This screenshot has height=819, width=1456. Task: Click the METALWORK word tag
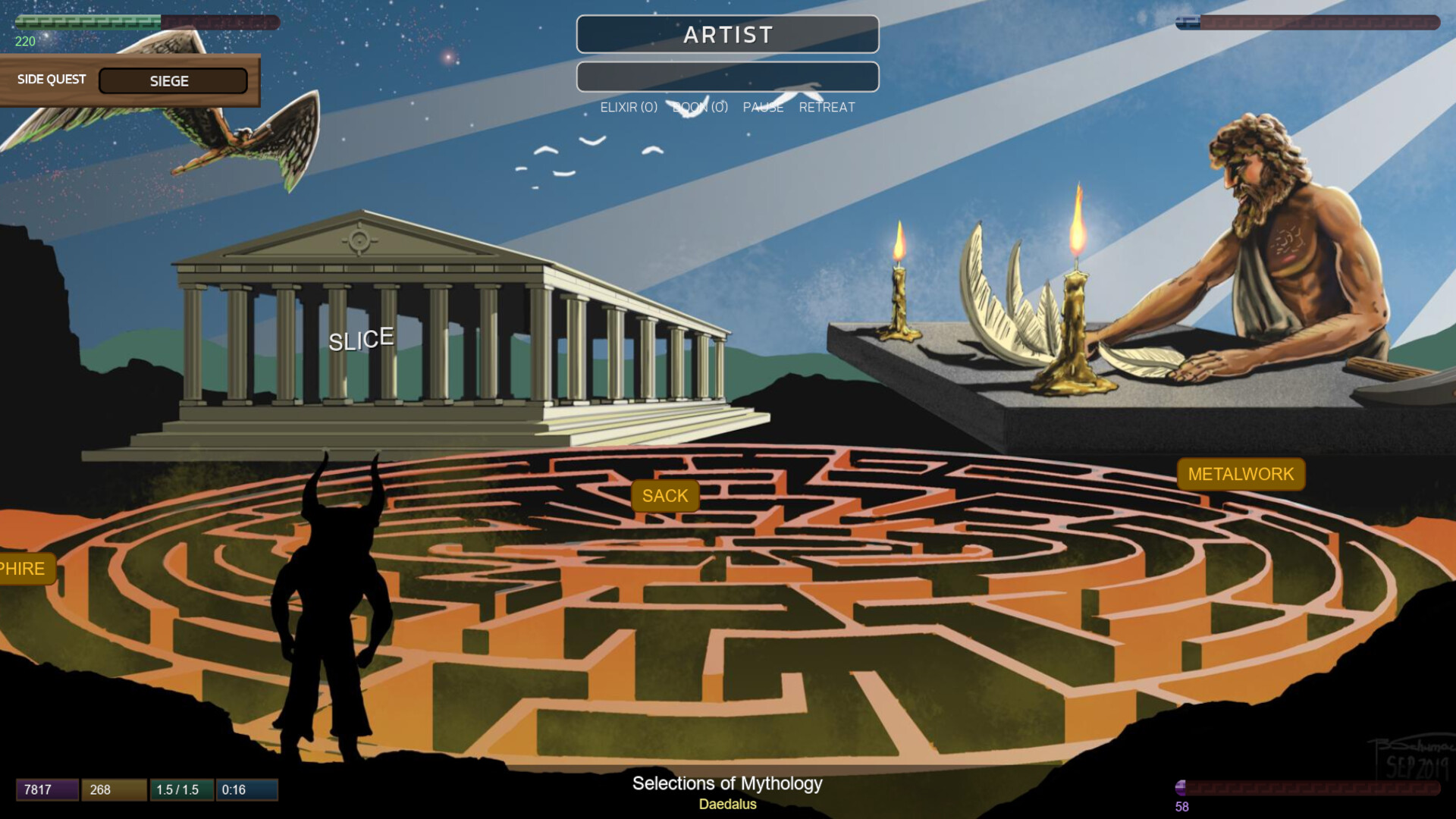tap(1242, 474)
